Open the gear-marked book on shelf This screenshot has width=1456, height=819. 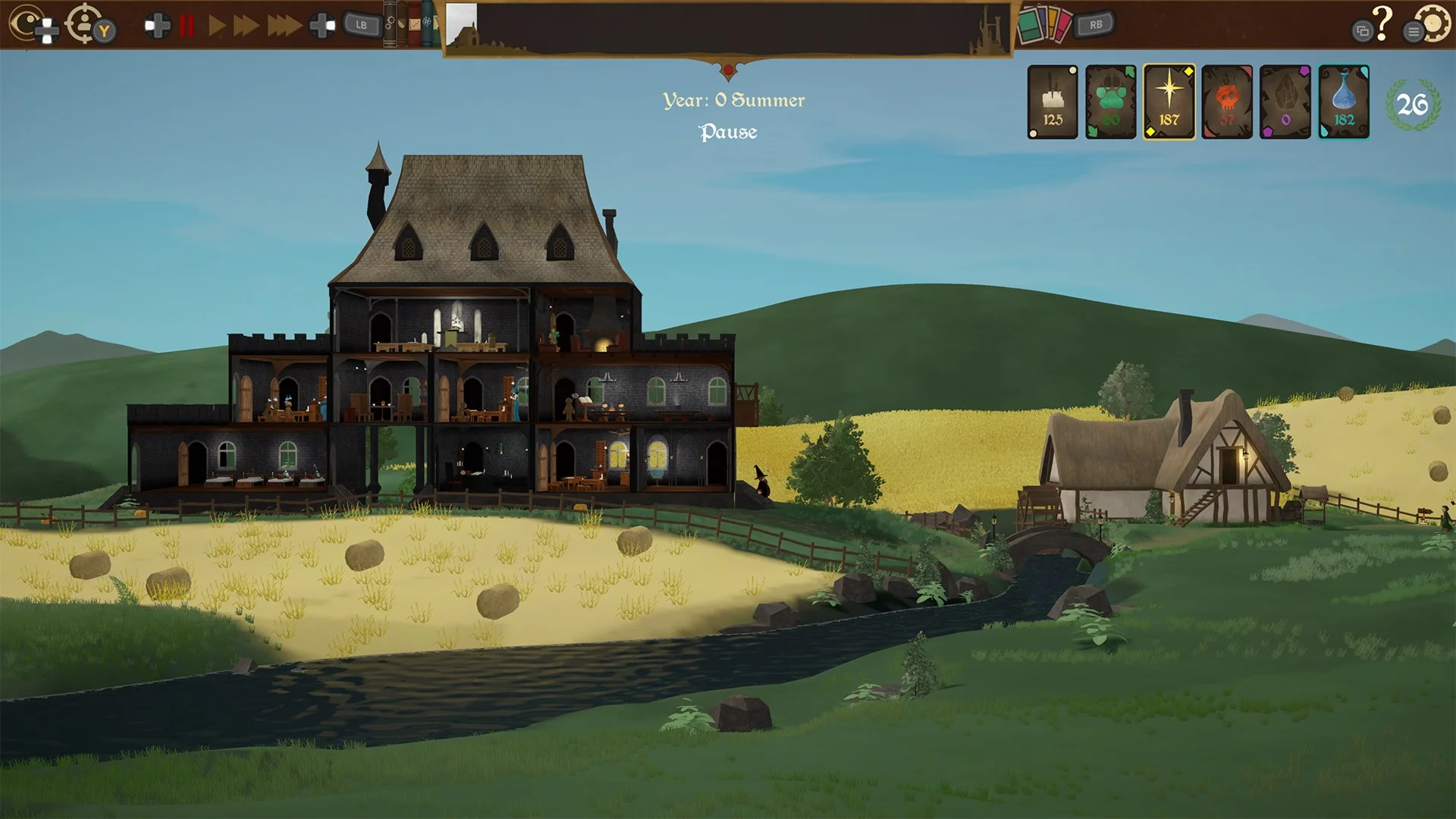pyautogui.click(x=391, y=24)
